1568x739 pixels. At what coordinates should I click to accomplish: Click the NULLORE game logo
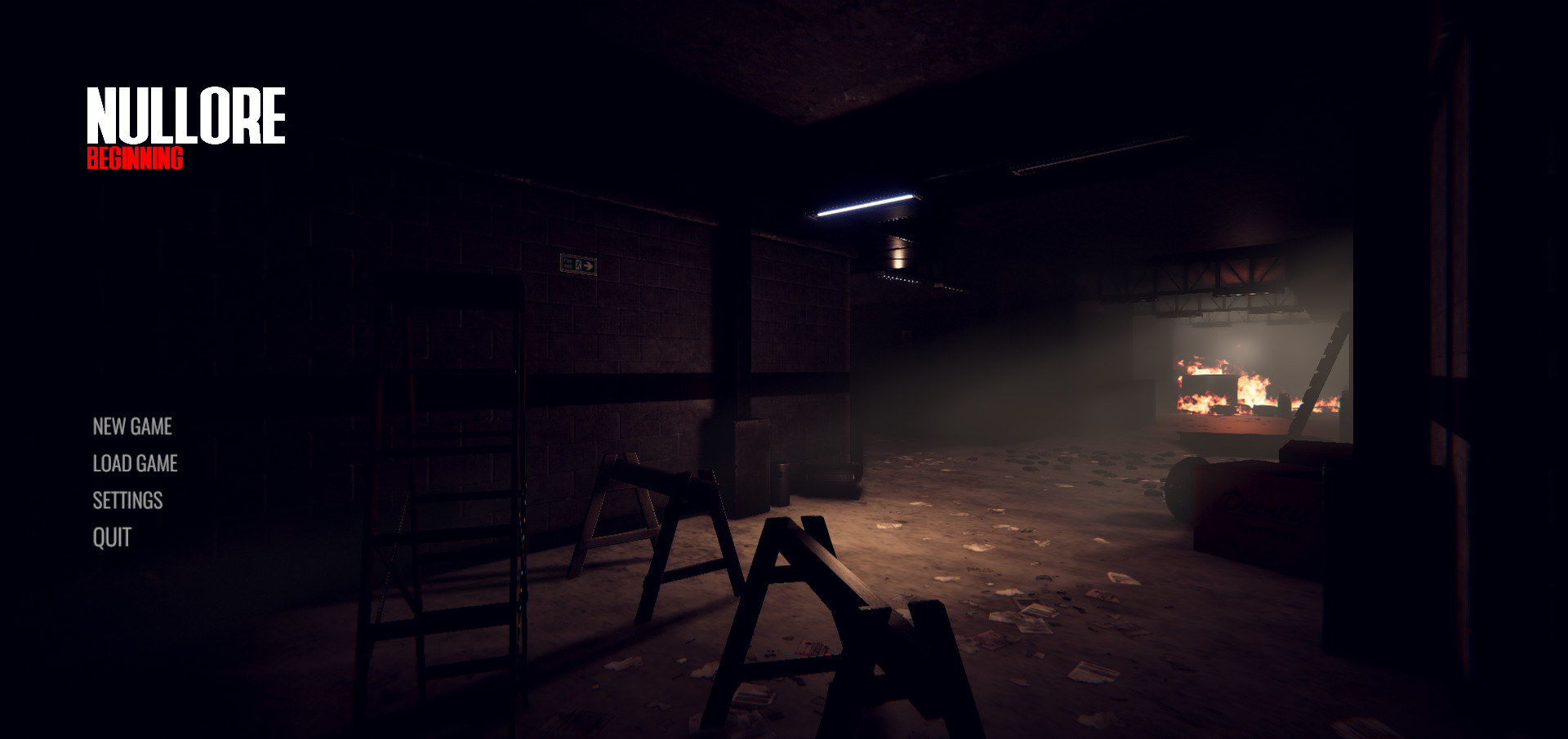[186, 117]
